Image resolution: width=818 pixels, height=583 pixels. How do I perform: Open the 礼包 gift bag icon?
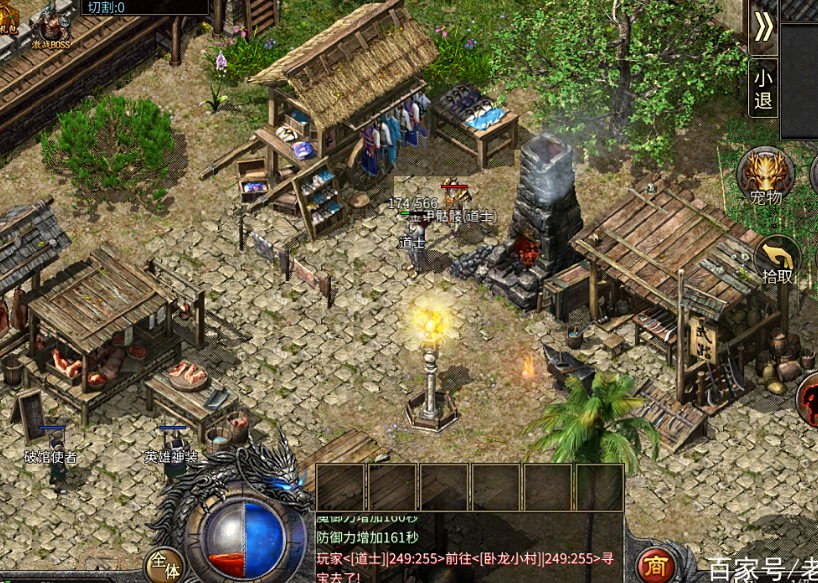[8, 18]
